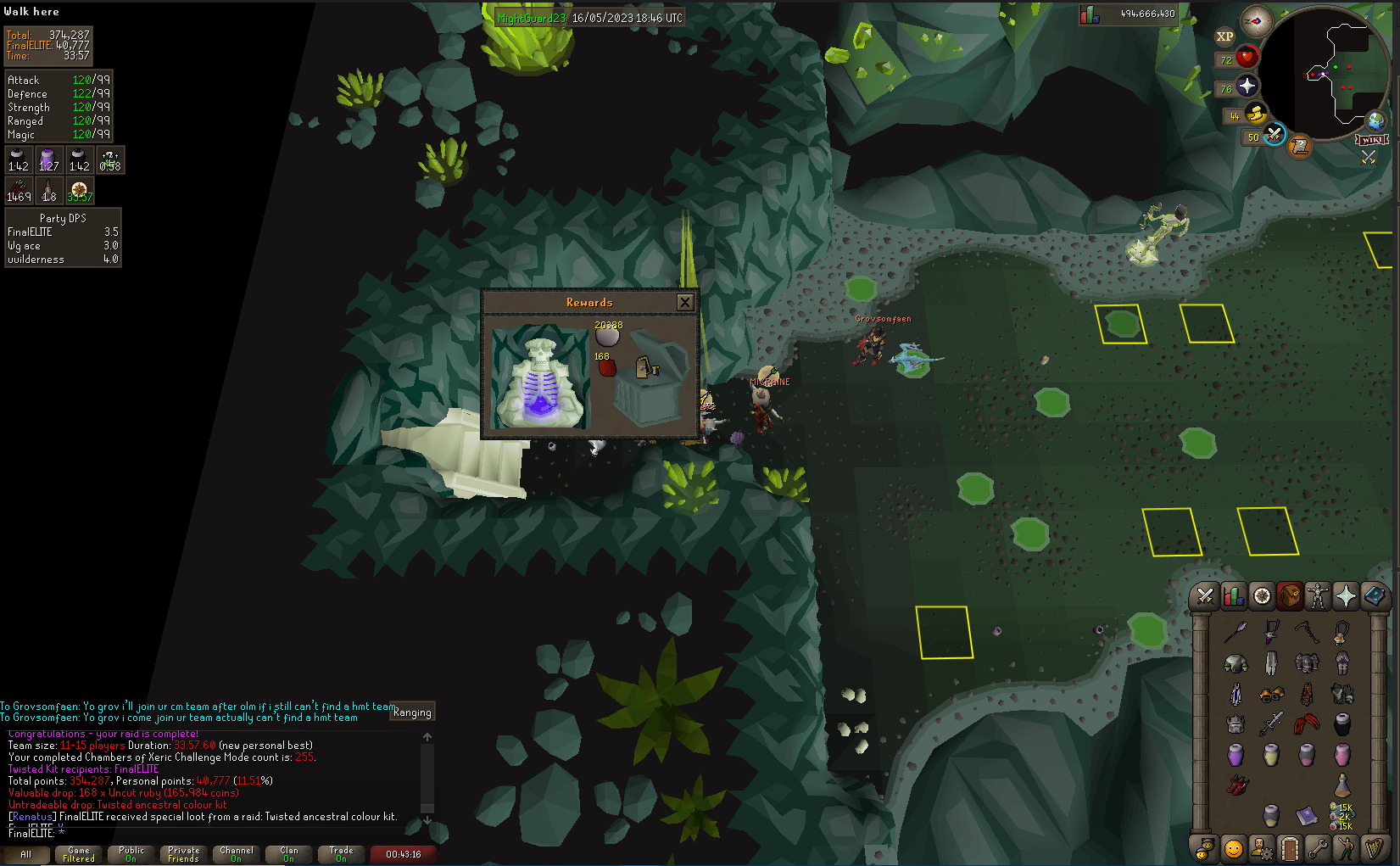1400x866 pixels.
Task: Take the twisted ancestral colour kit reward
Action: pyautogui.click(x=648, y=367)
